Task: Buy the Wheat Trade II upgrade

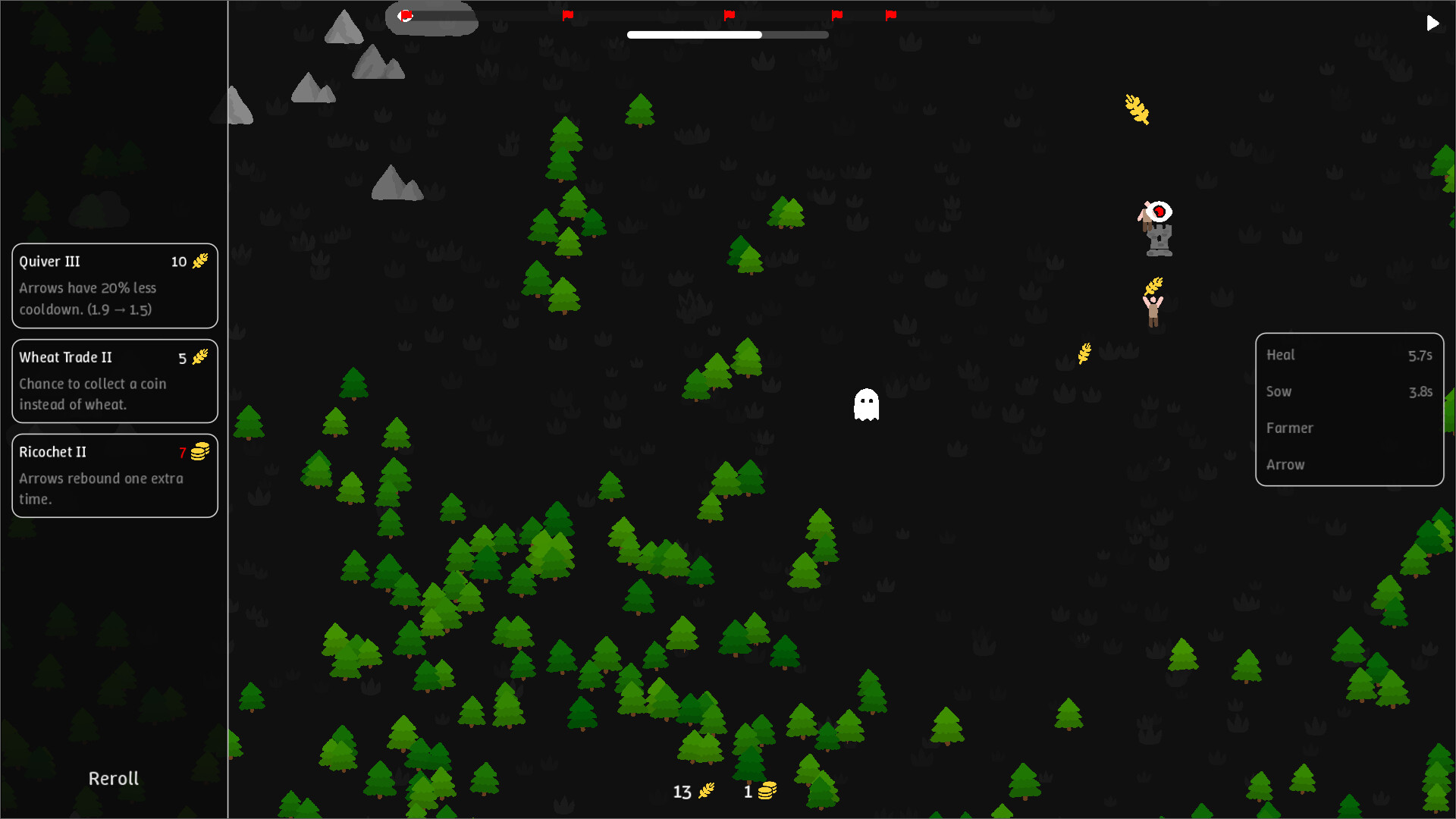Action: [115, 381]
